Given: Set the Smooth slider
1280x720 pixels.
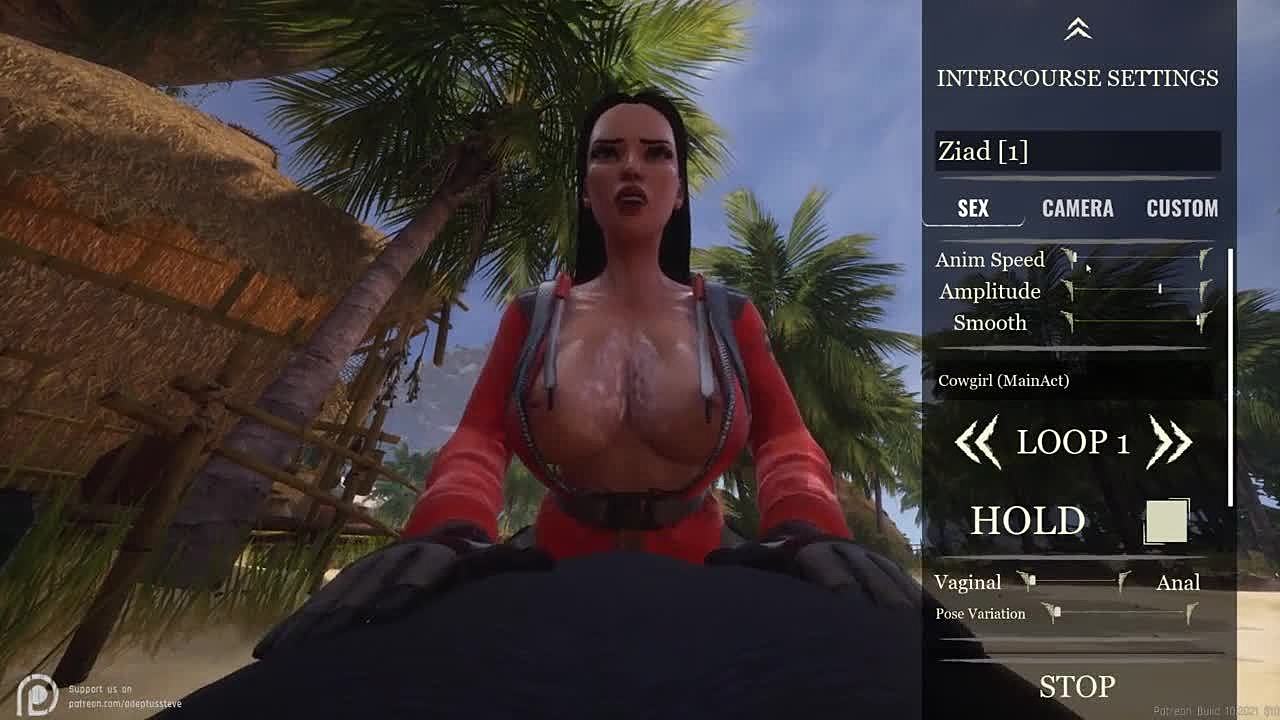Looking at the screenshot, I should (x=1137, y=322).
